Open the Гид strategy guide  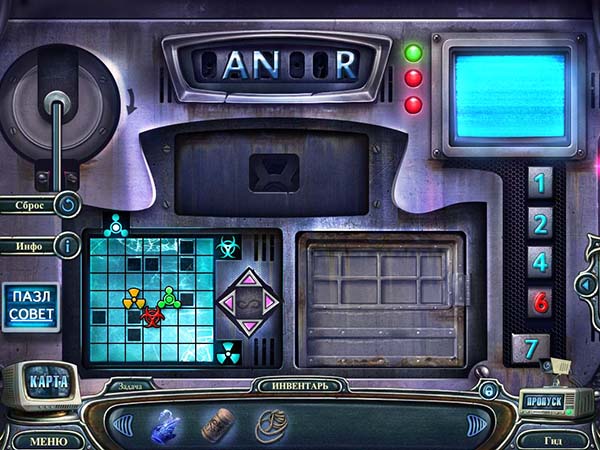coord(553,440)
